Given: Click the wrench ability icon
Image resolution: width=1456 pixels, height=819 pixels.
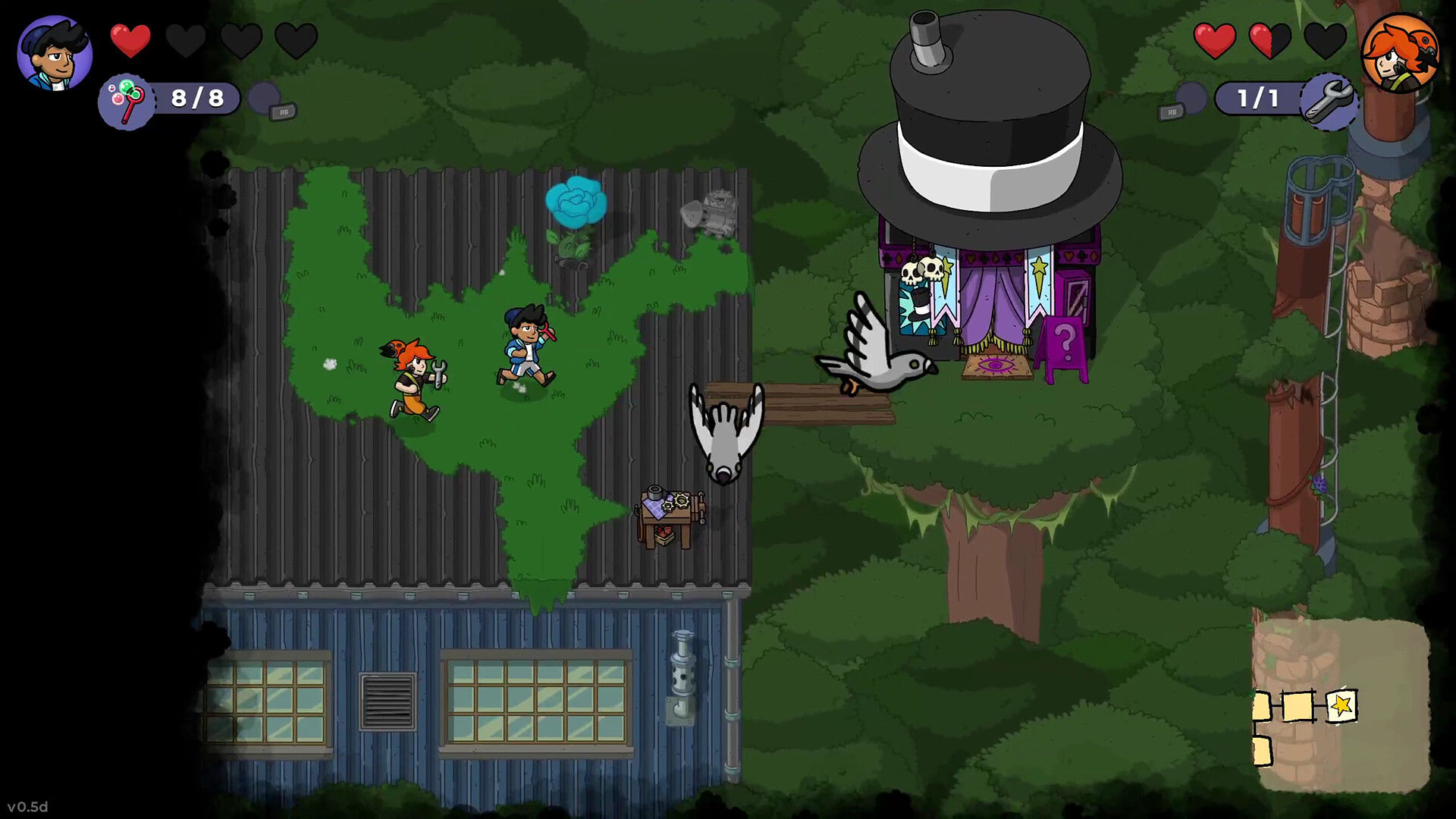Looking at the screenshot, I should pyautogui.click(x=1329, y=99).
